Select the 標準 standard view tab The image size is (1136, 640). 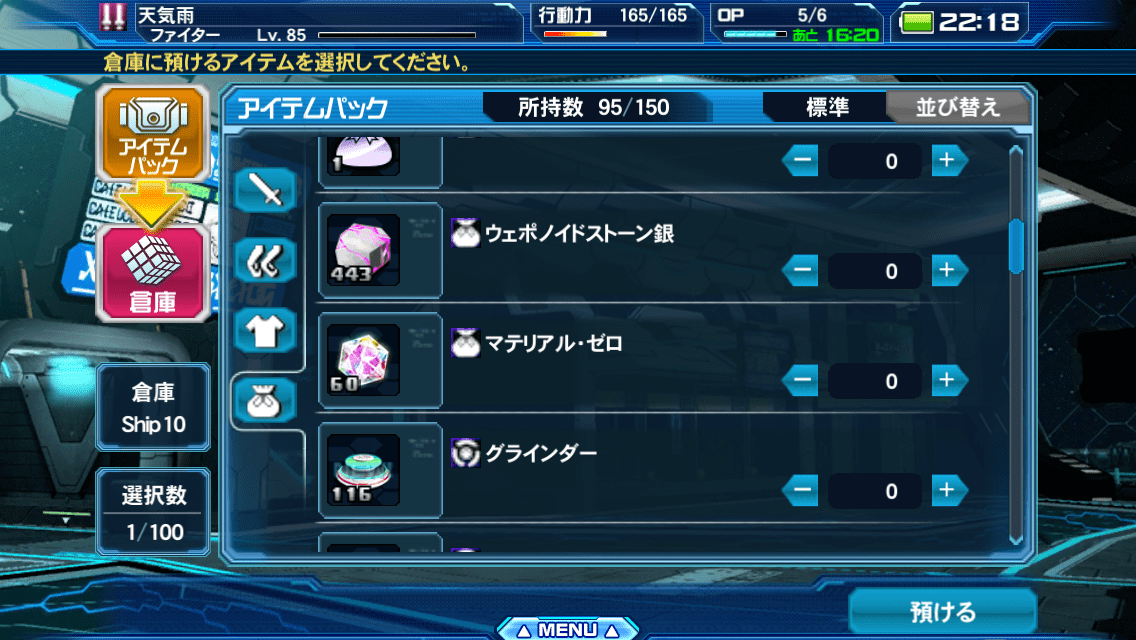827,108
